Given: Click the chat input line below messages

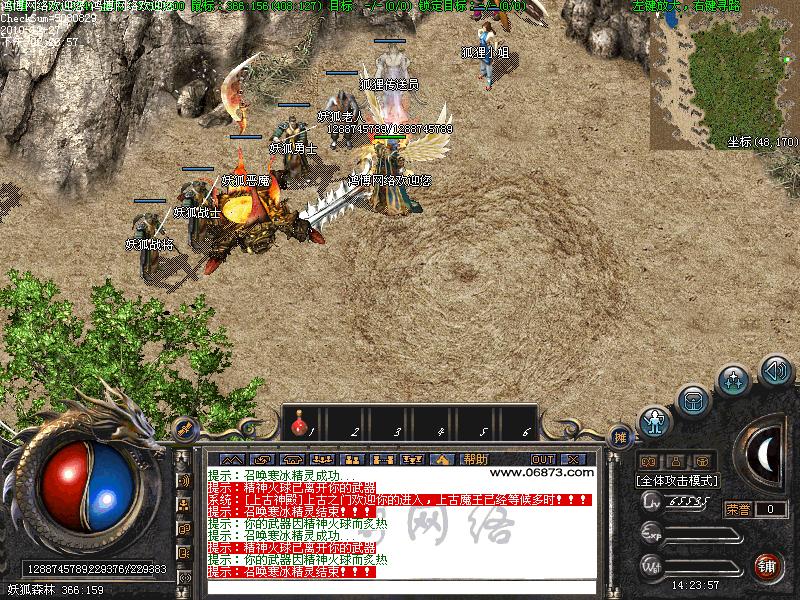Looking at the screenshot, I should pyautogui.click(x=400, y=587).
